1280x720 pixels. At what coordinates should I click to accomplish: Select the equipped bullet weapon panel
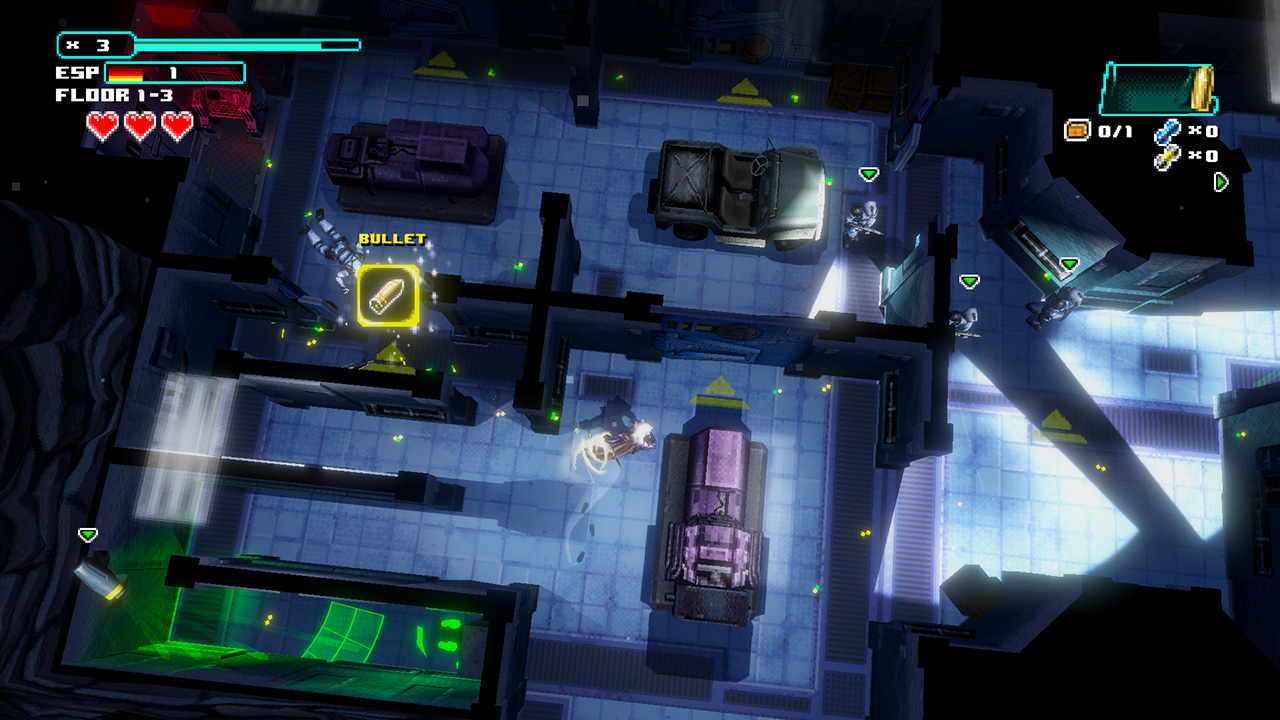tap(1158, 89)
